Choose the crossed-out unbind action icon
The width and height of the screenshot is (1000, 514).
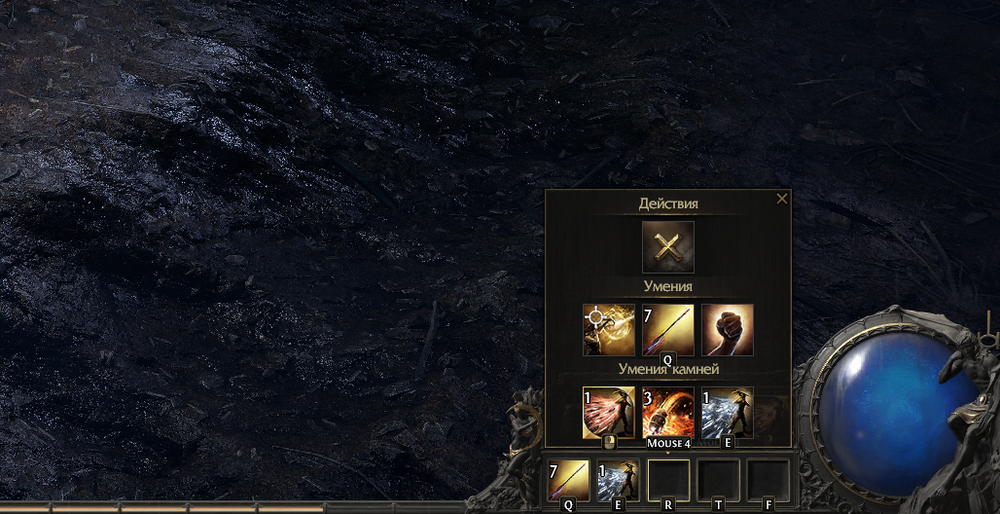pyautogui.click(x=668, y=247)
